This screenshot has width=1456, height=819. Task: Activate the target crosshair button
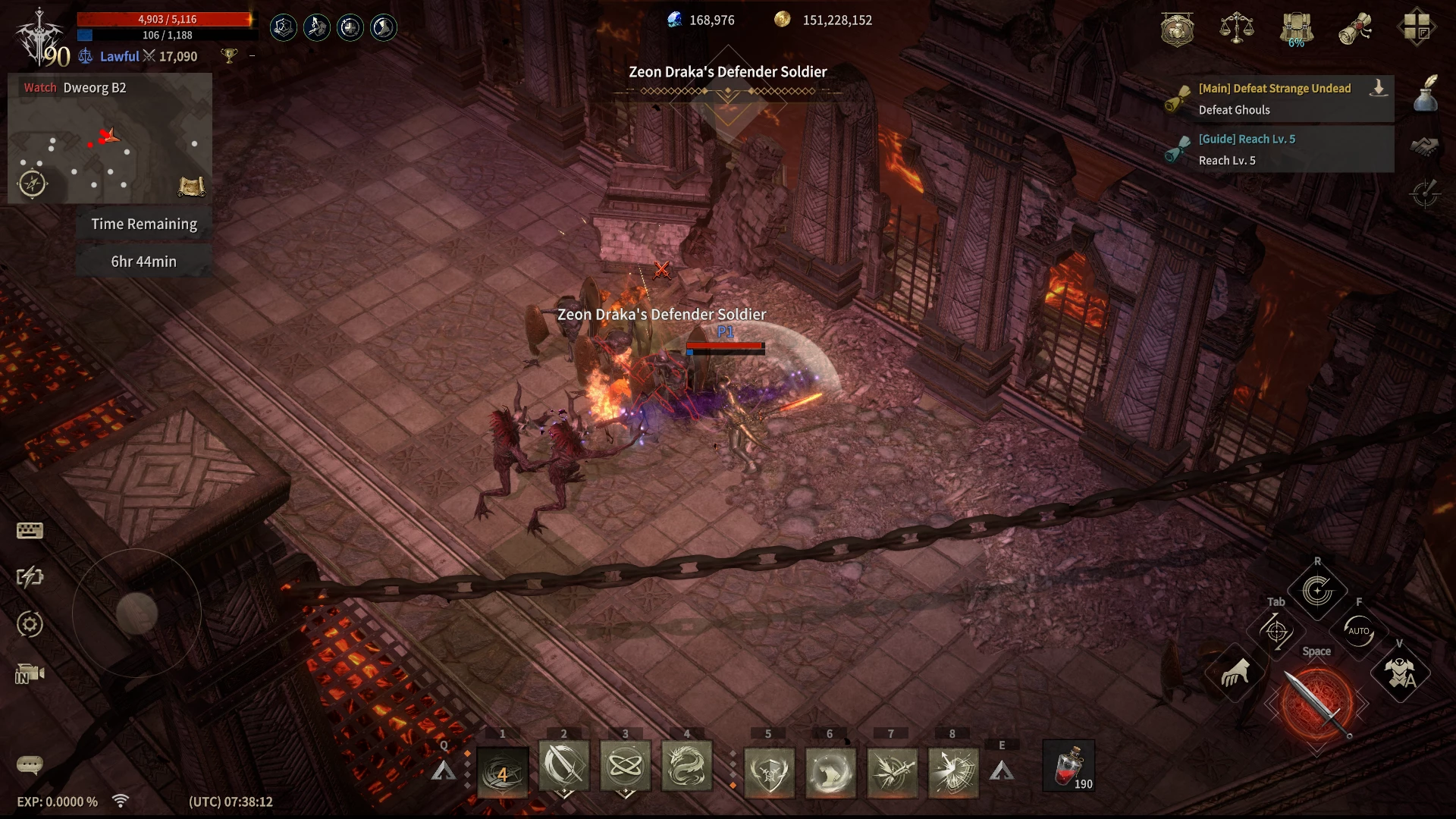pos(1276,631)
